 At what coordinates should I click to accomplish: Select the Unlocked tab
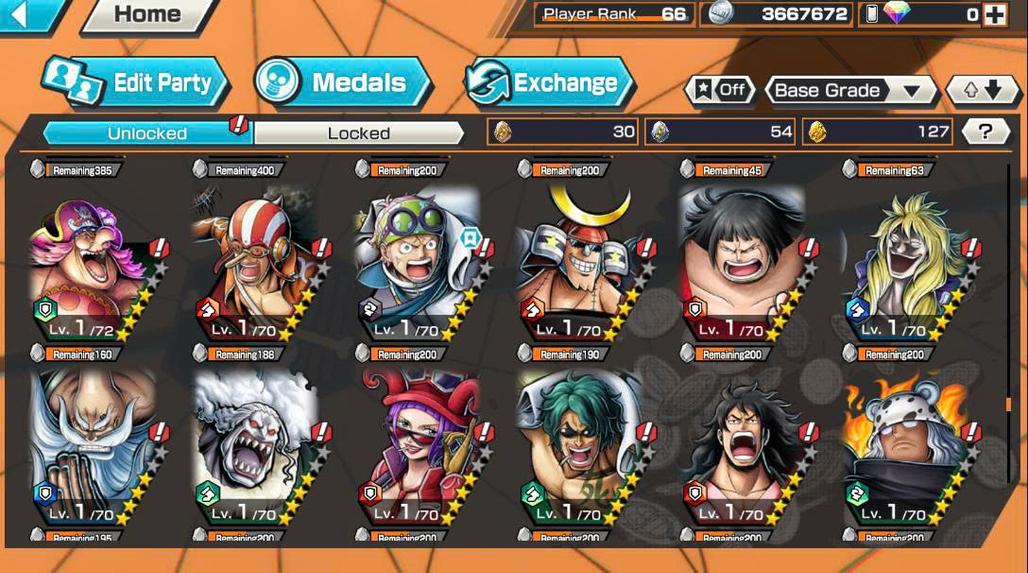click(x=147, y=133)
